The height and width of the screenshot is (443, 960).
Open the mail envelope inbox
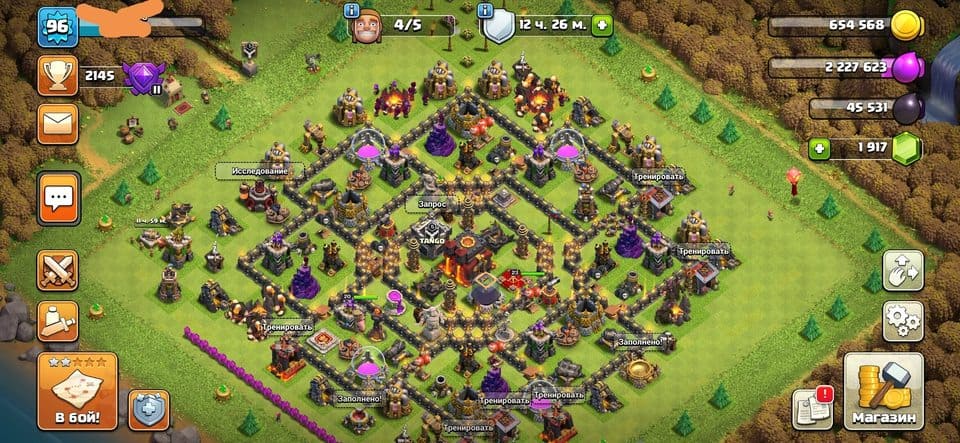(x=57, y=123)
